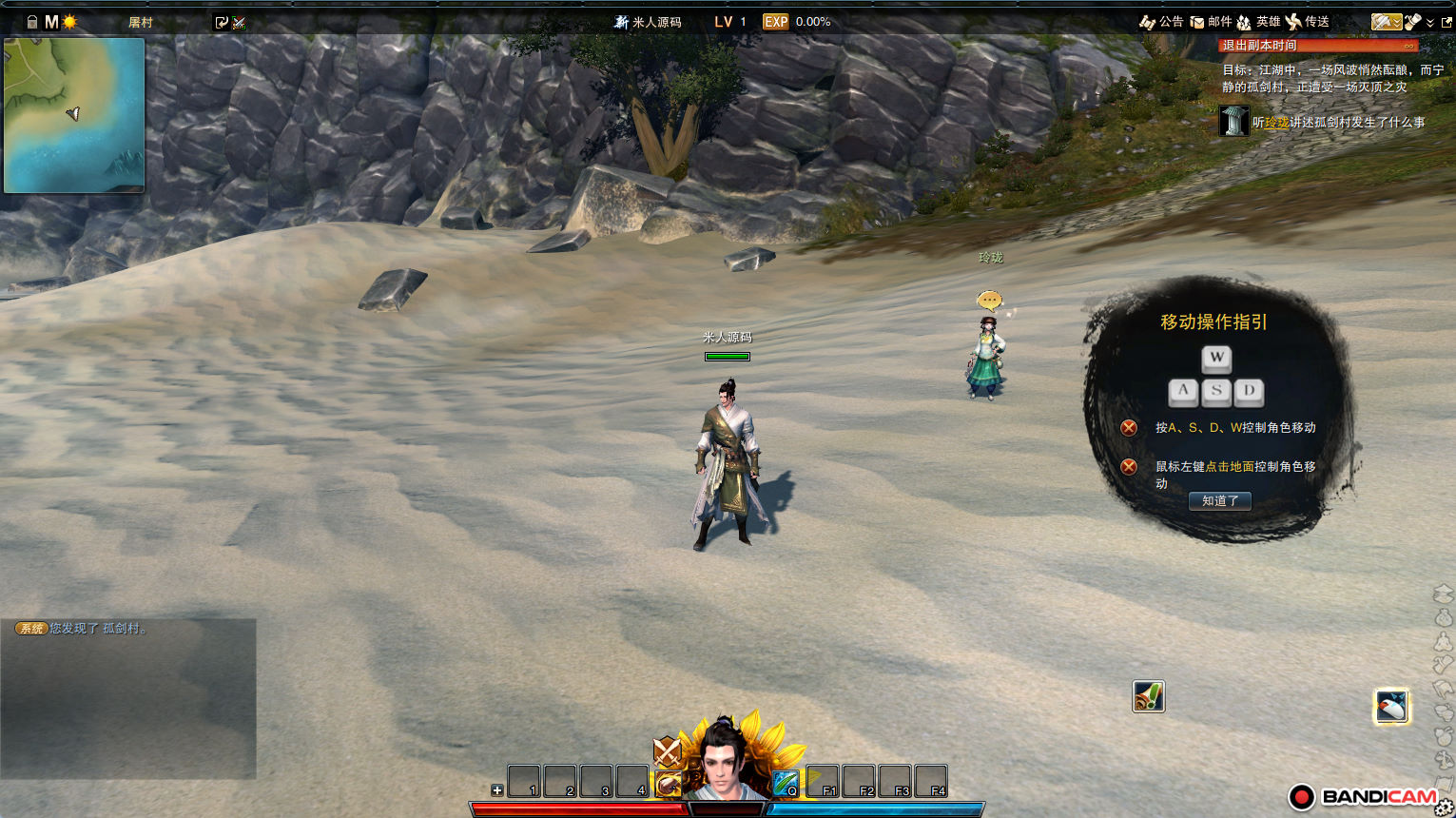
Task: Click the crossed swords icon in top bar
Action: 239,23
